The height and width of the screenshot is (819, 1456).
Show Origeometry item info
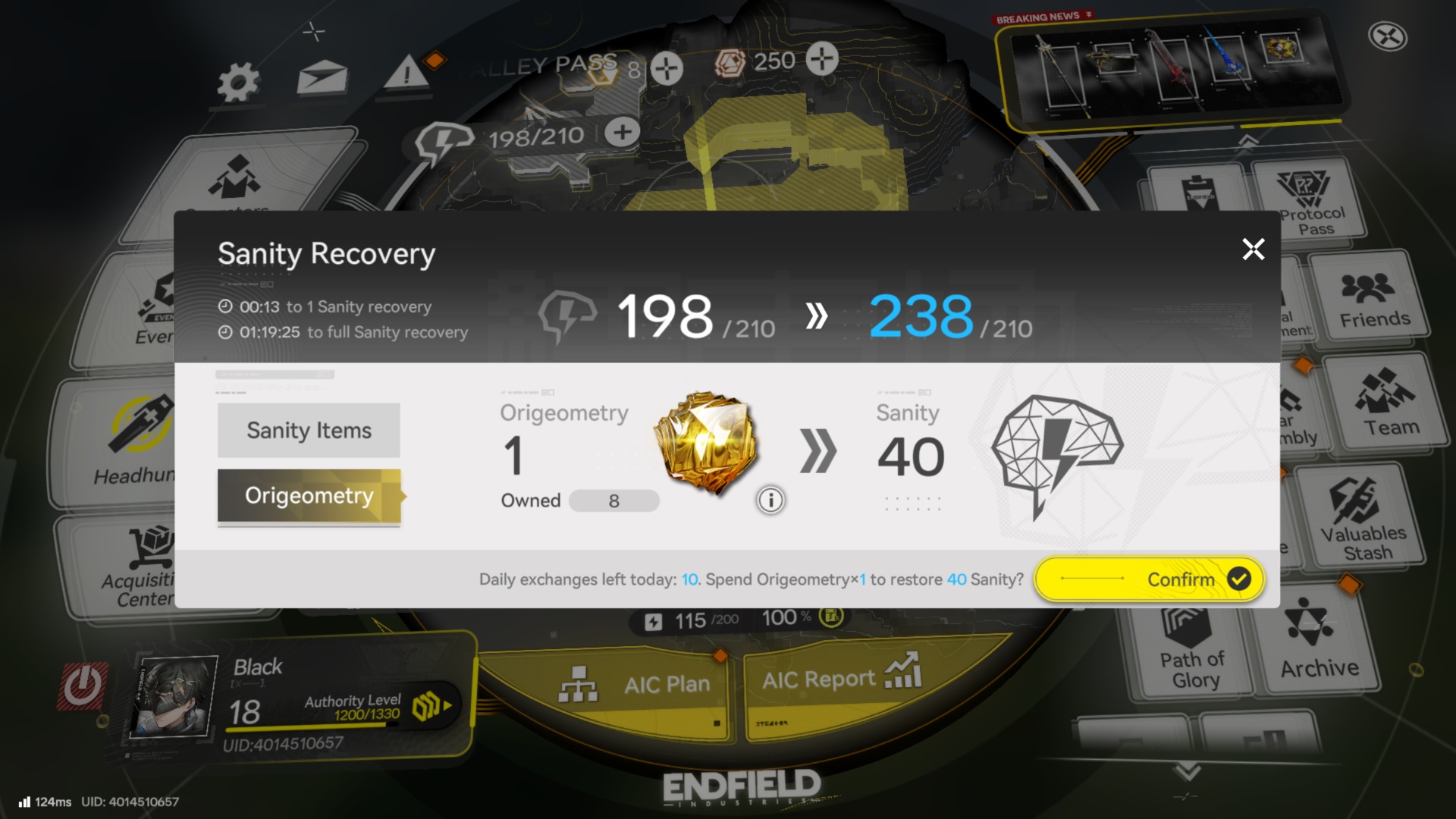770,500
